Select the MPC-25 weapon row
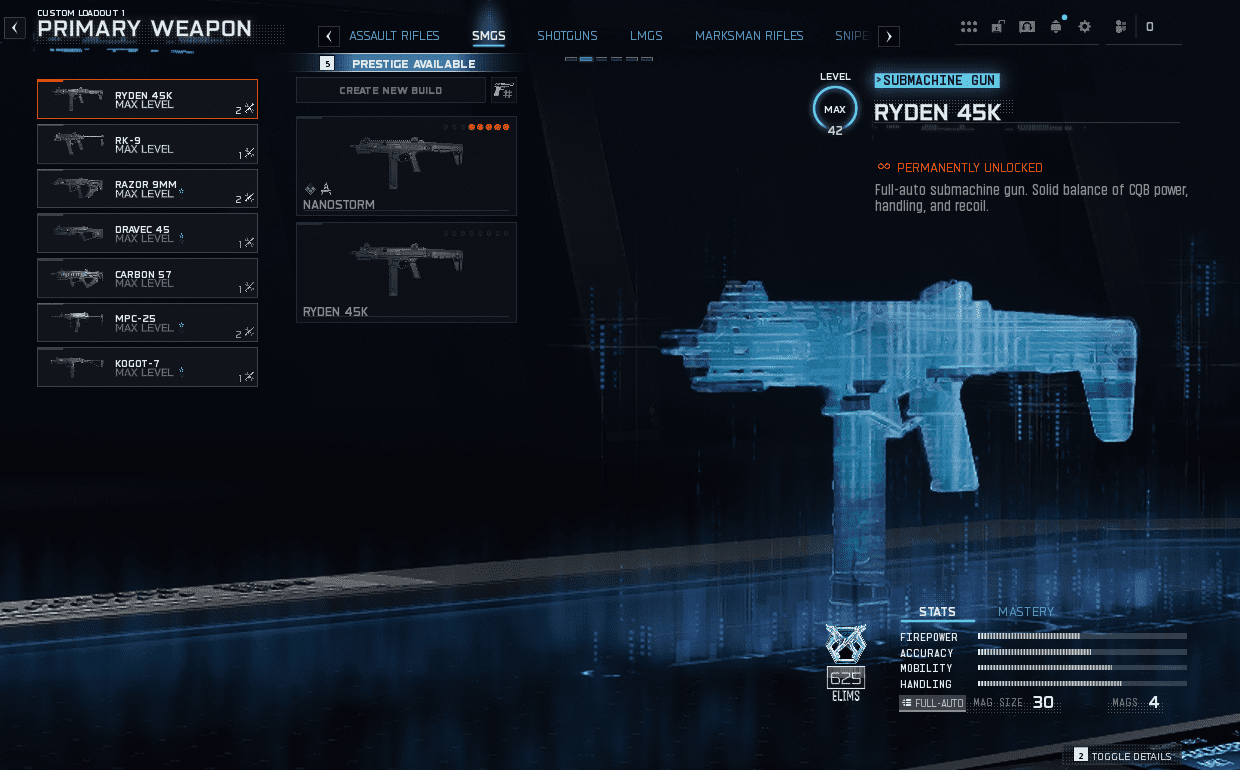The width and height of the screenshot is (1240, 770). click(x=147, y=322)
